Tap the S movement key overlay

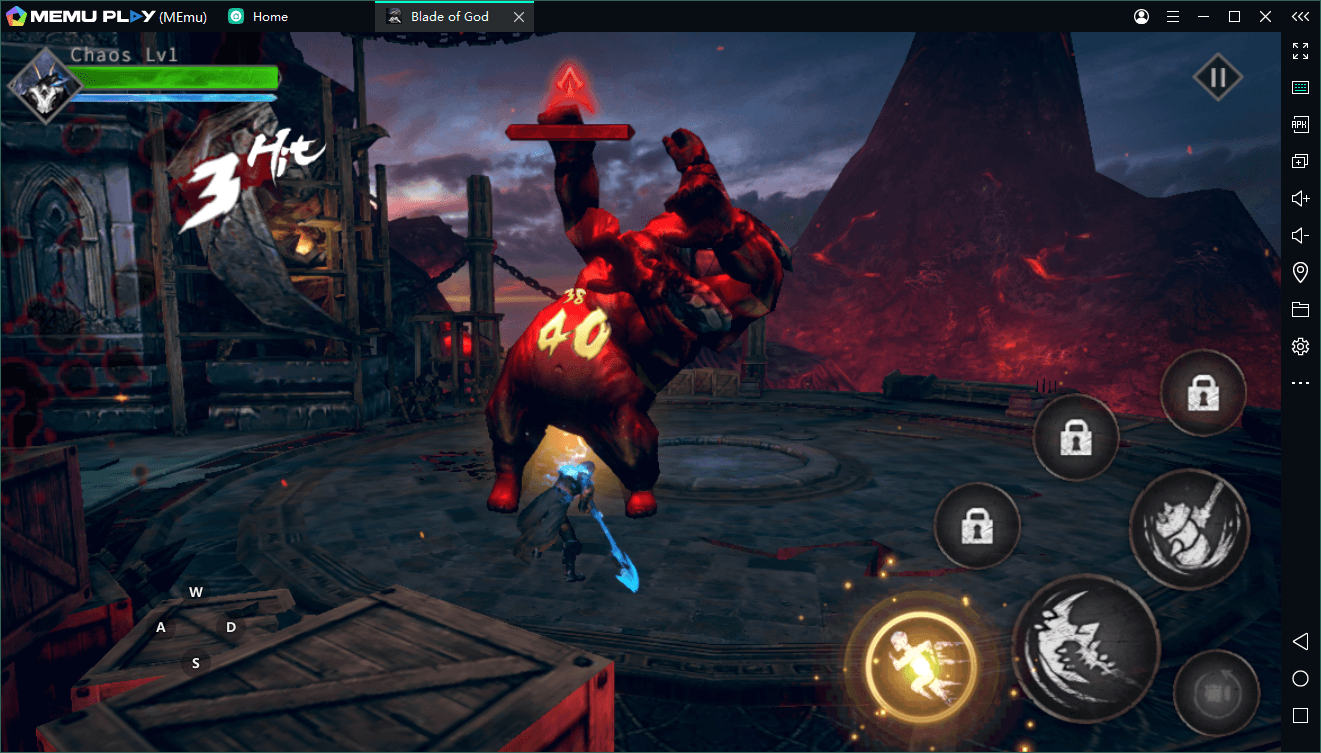pos(196,663)
